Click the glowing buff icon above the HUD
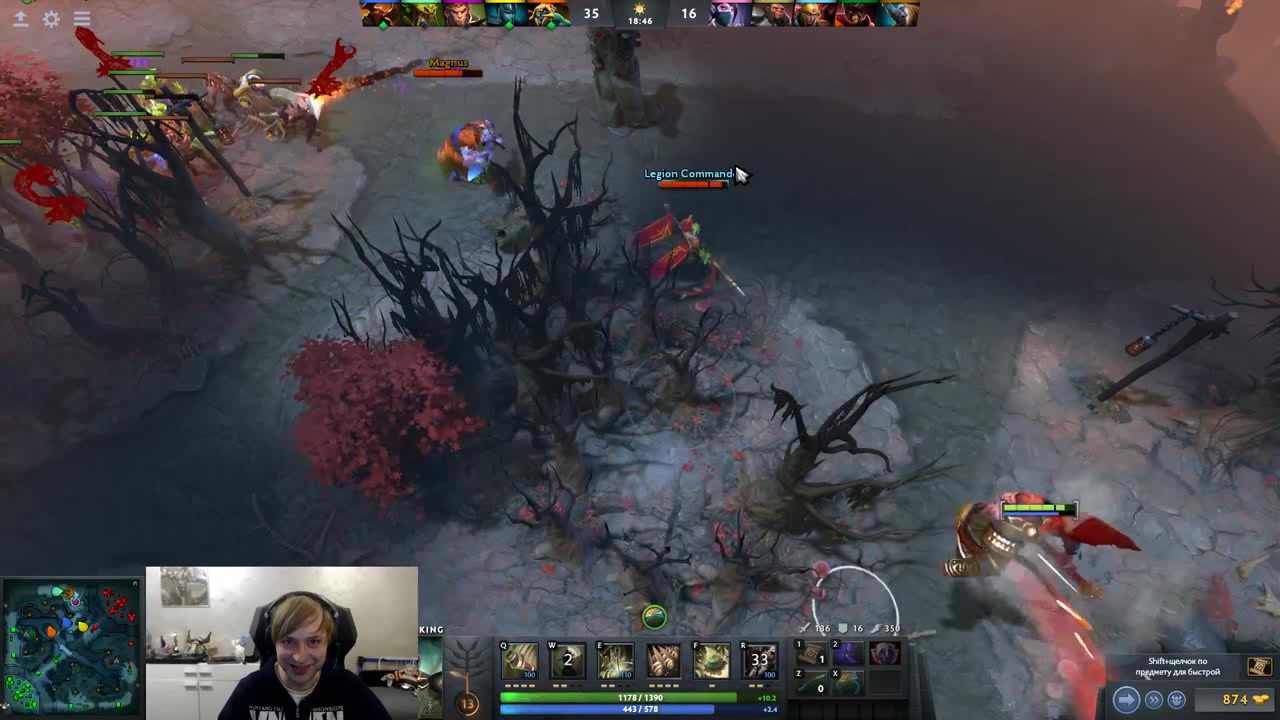 pyautogui.click(x=653, y=618)
